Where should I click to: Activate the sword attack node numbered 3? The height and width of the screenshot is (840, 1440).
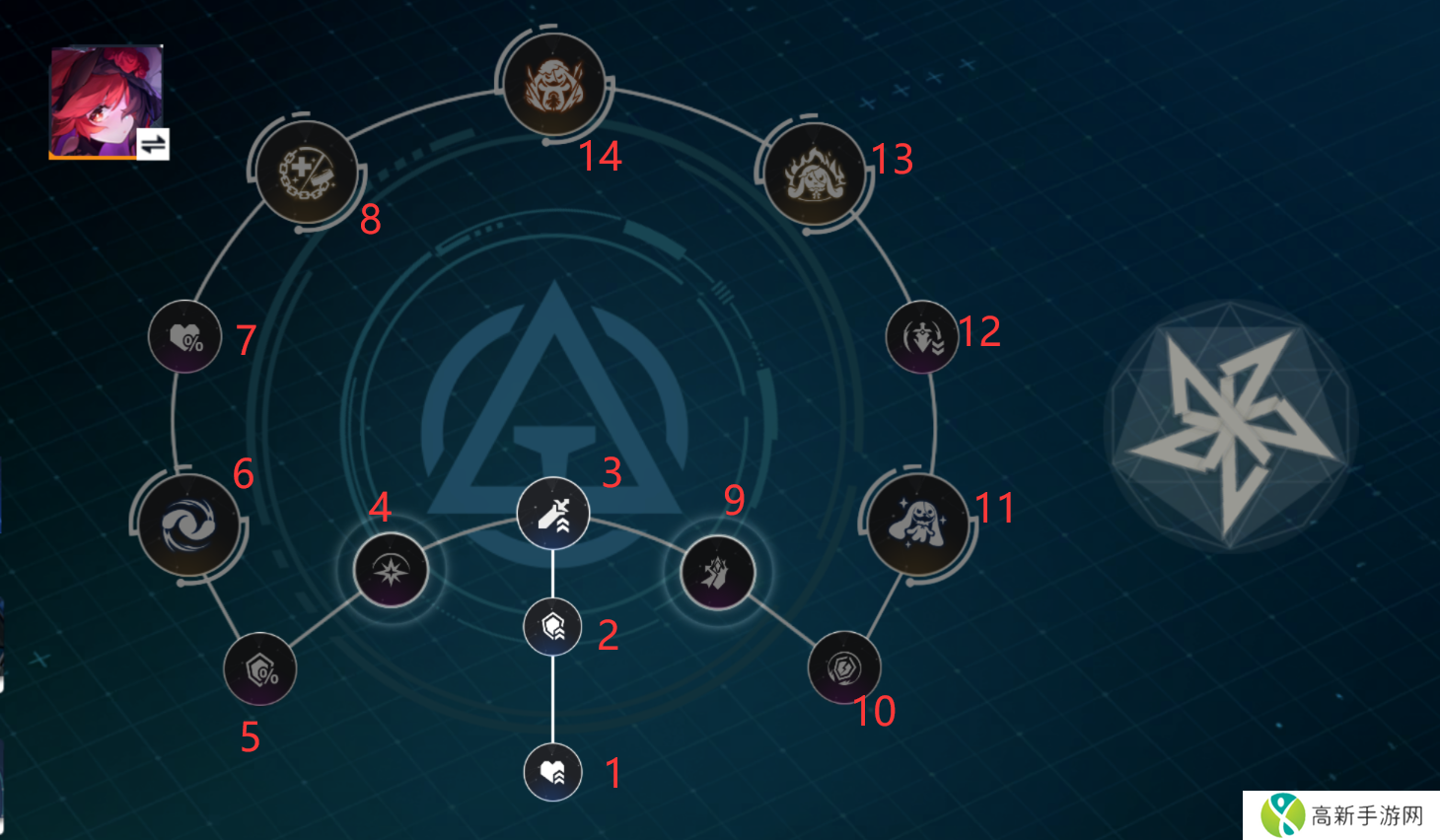(x=553, y=513)
